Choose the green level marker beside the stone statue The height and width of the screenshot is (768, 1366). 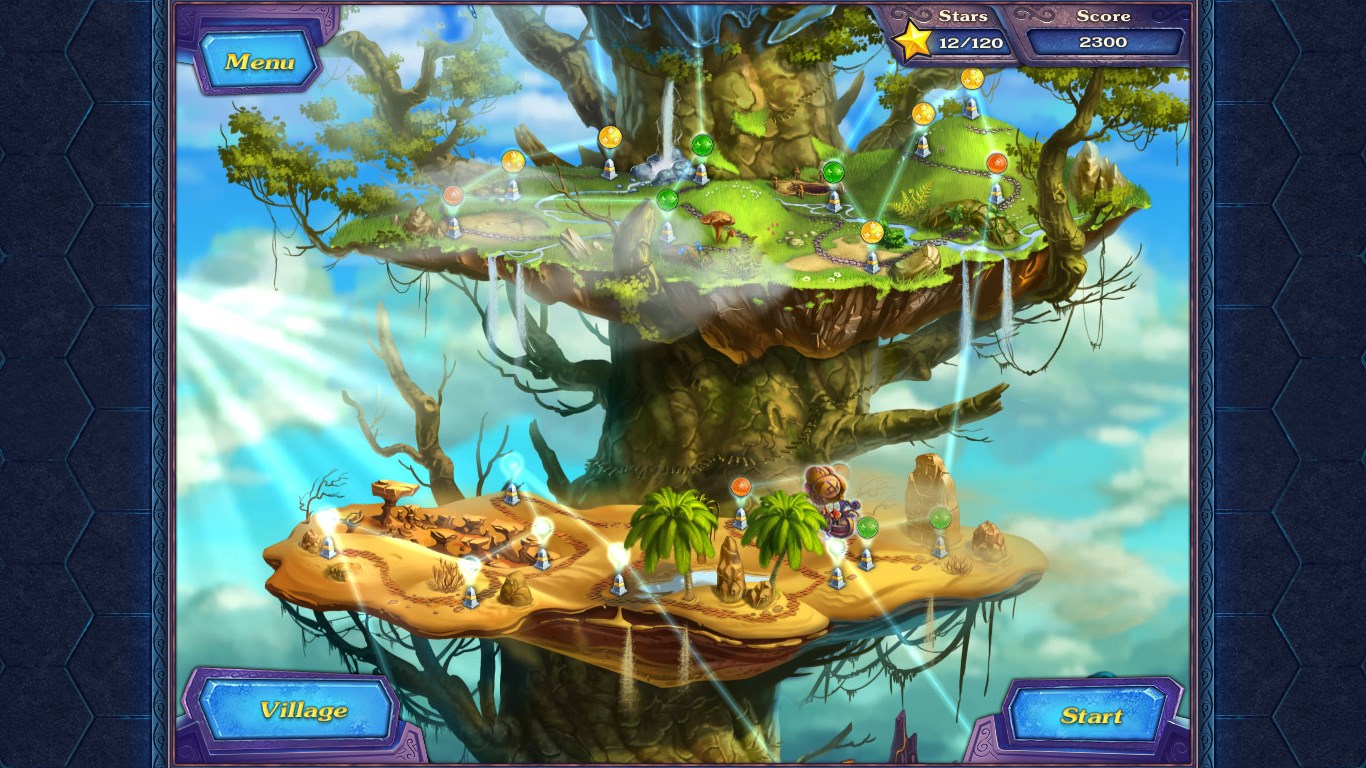[x=940, y=518]
